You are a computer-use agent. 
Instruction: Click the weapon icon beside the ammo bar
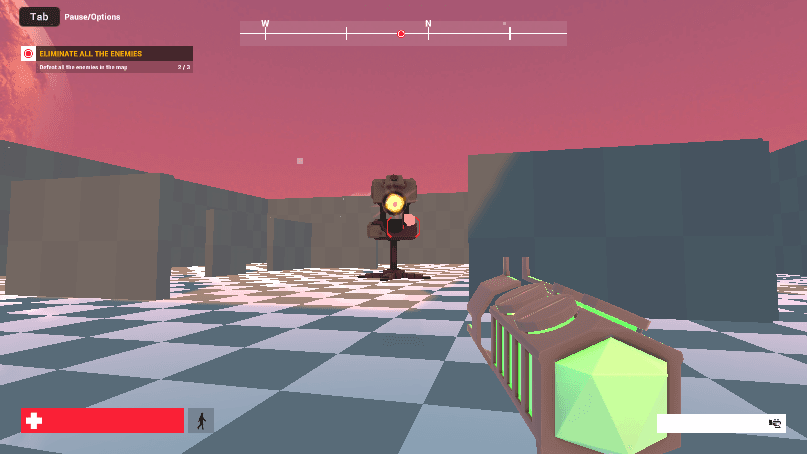point(774,423)
